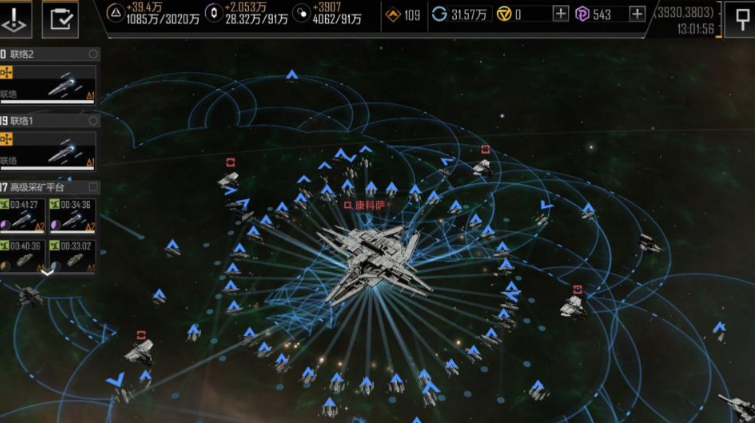Add purple currency with plus button
Screen dimensions: 755x423
click(637, 14)
